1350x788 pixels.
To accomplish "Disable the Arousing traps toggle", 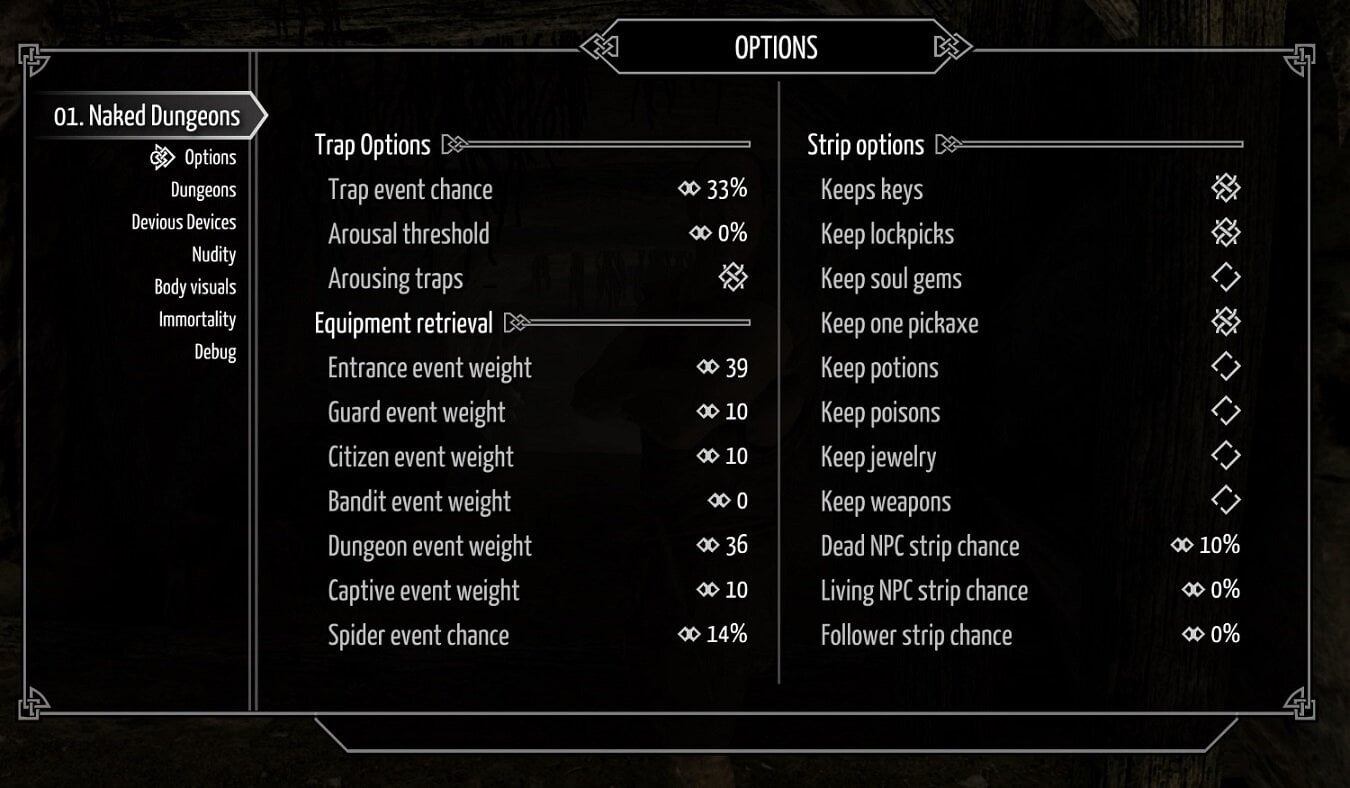I will click(x=733, y=278).
